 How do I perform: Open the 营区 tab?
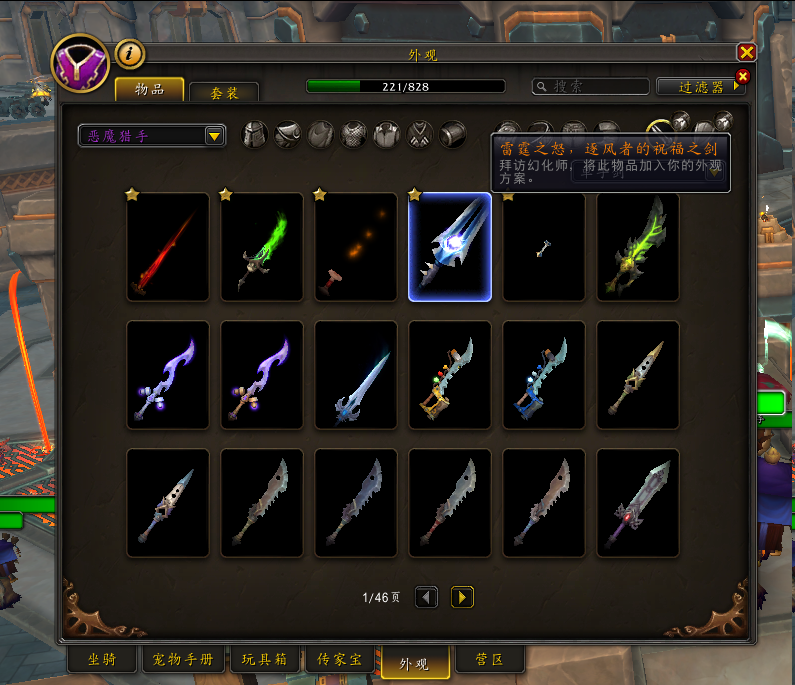click(x=488, y=661)
